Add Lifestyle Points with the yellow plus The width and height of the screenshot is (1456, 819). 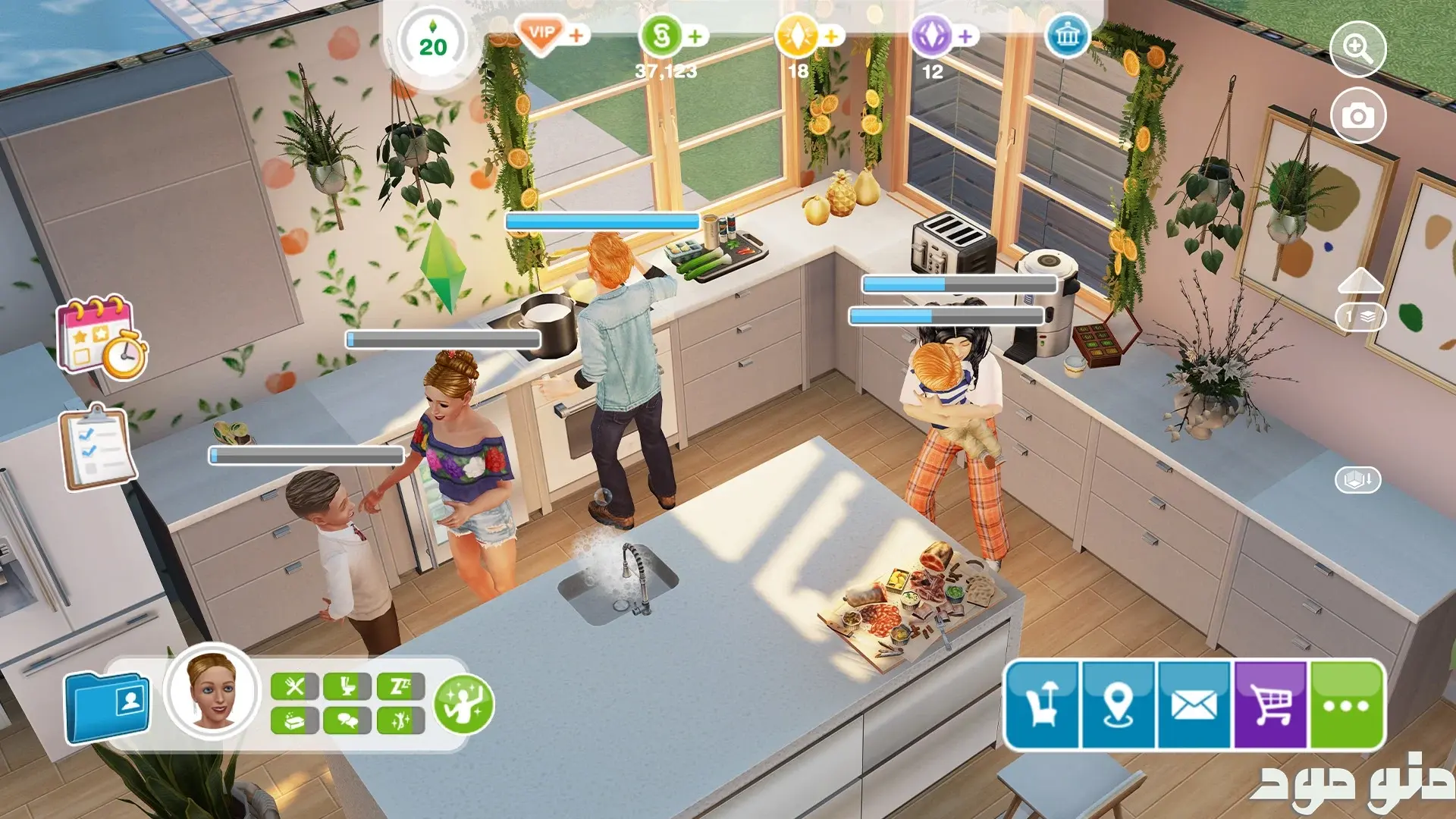(x=832, y=36)
